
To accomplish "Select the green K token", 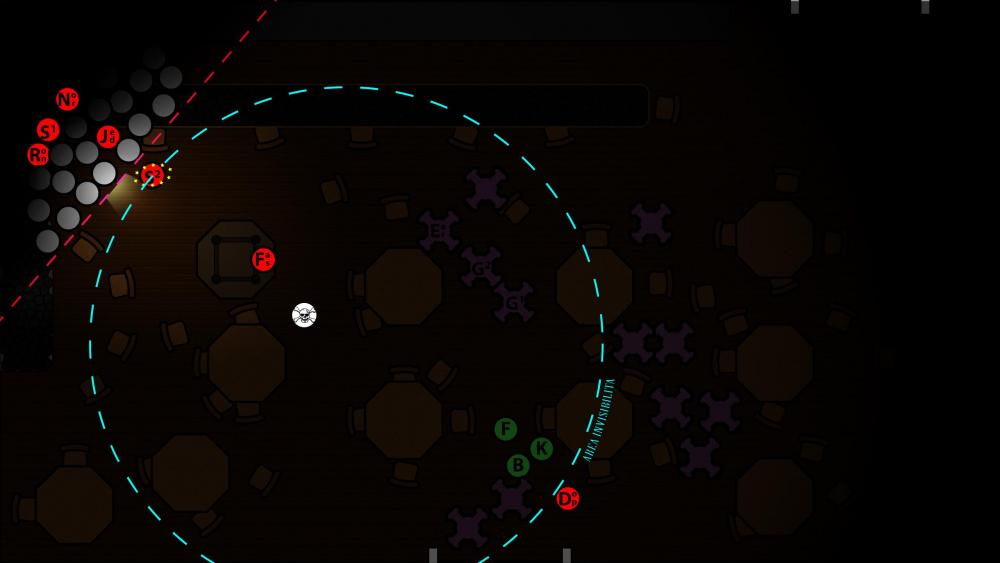I will coord(541,449).
